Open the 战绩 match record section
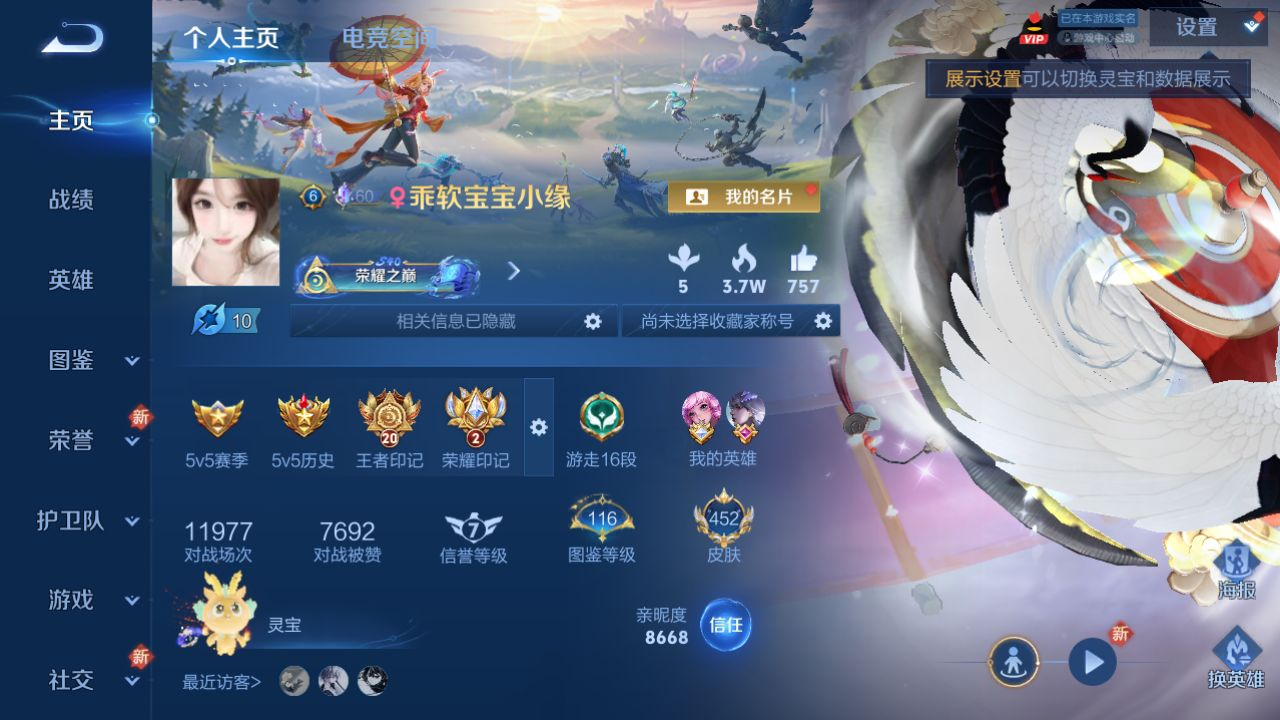The height and width of the screenshot is (720, 1280). 71,200
